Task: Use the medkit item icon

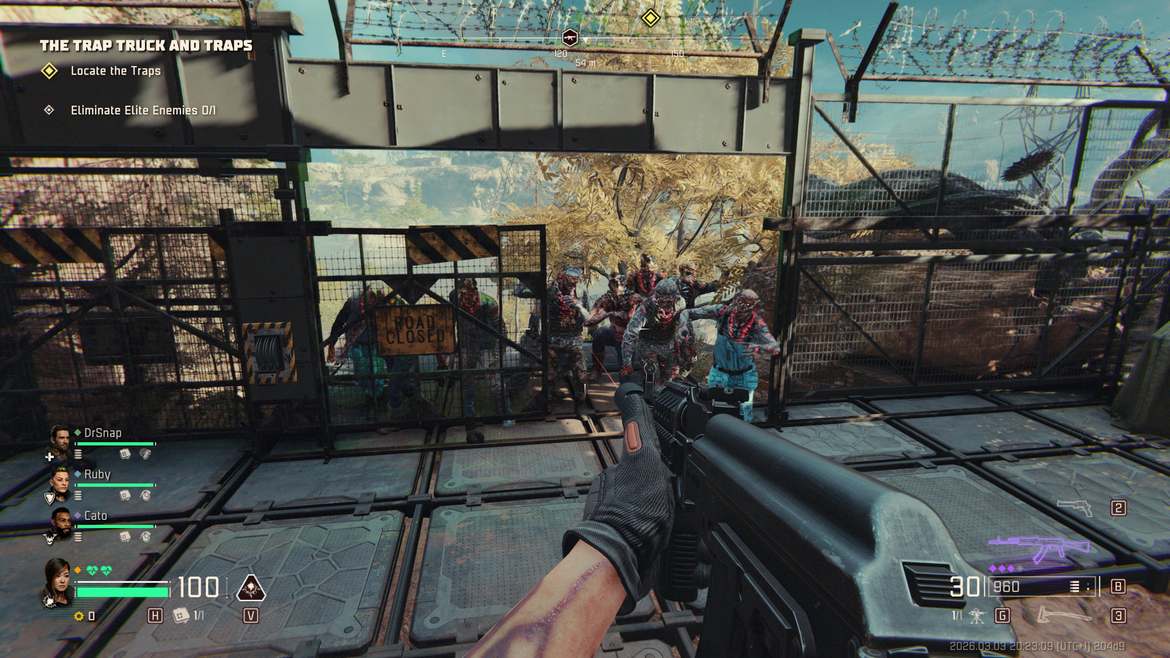Action: (x=182, y=615)
